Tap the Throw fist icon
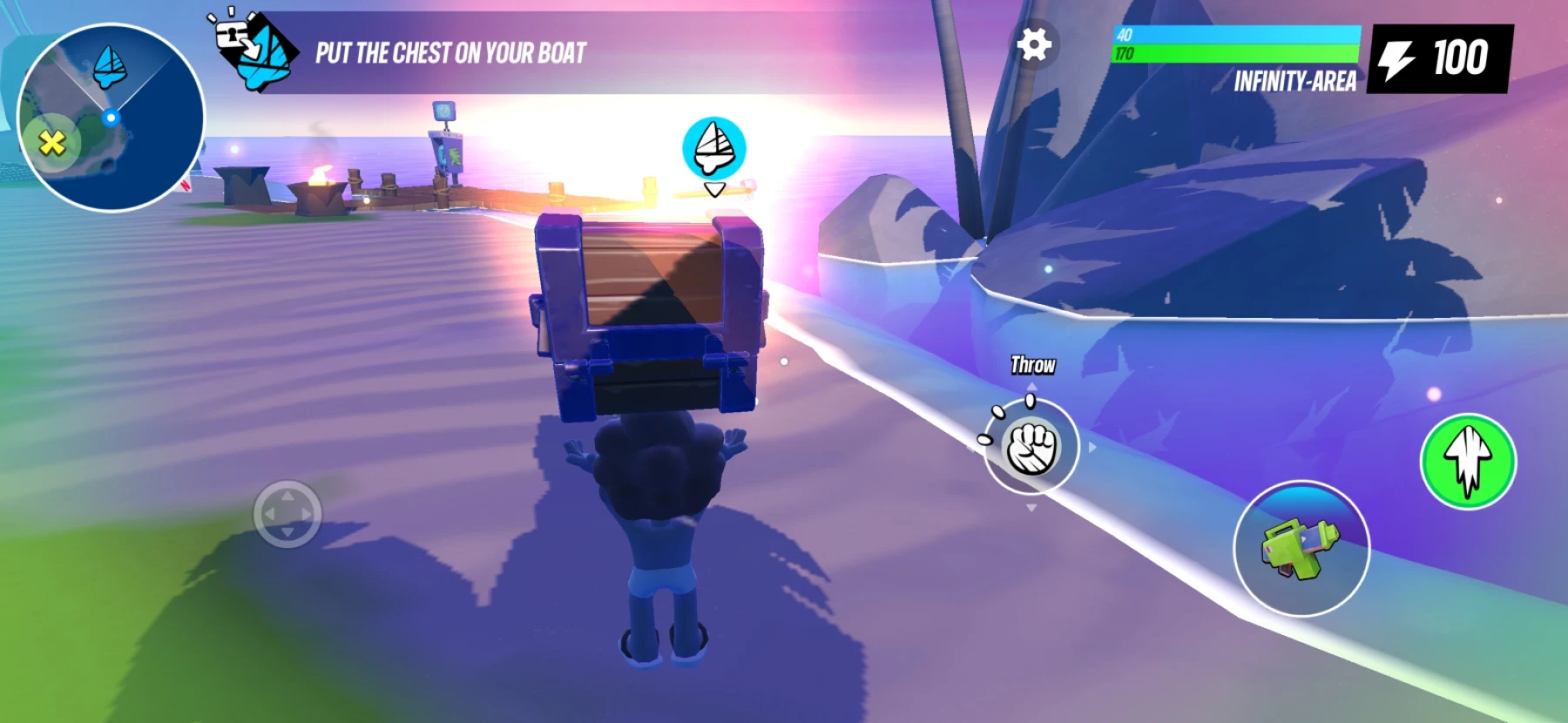This screenshot has width=1568, height=723. [1032, 449]
